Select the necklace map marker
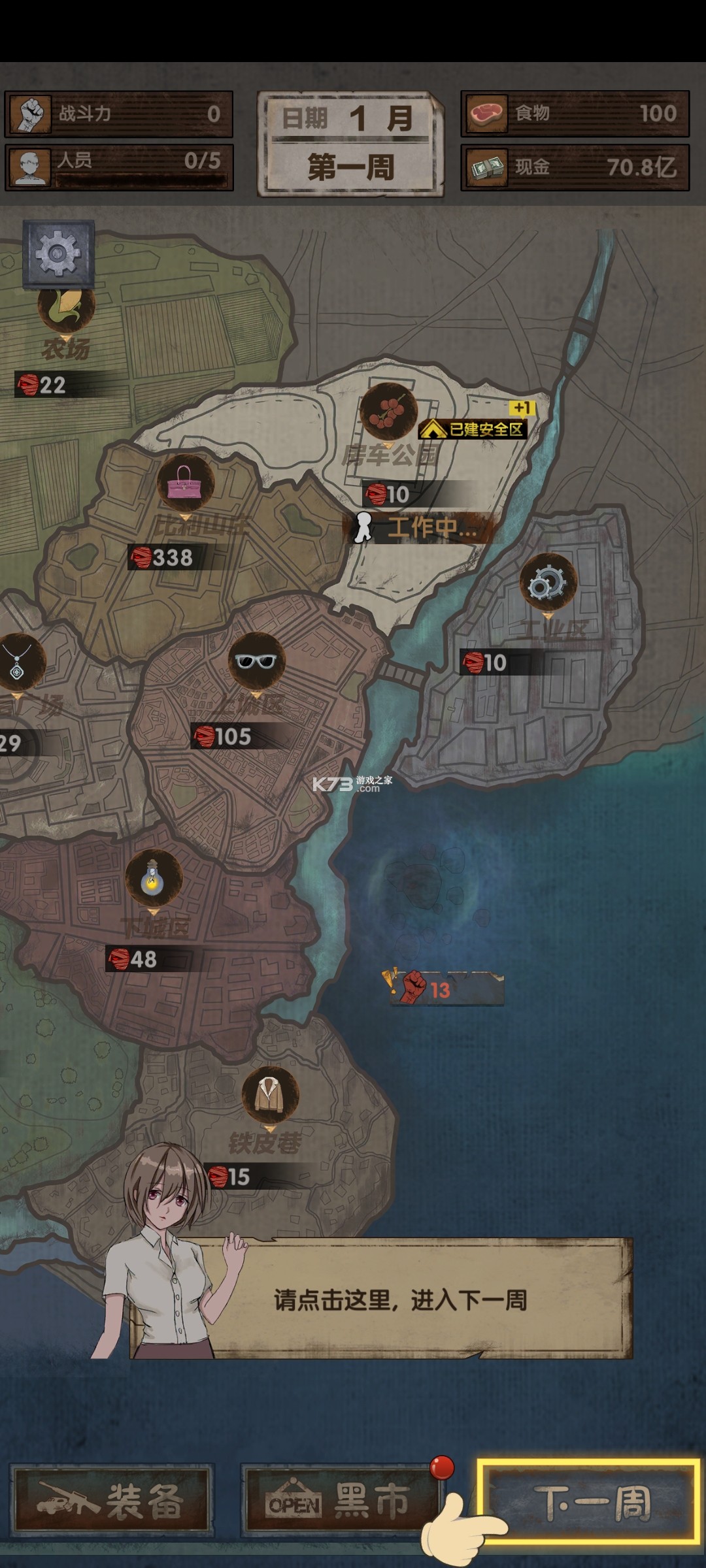The image size is (706, 1568). click(x=18, y=661)
